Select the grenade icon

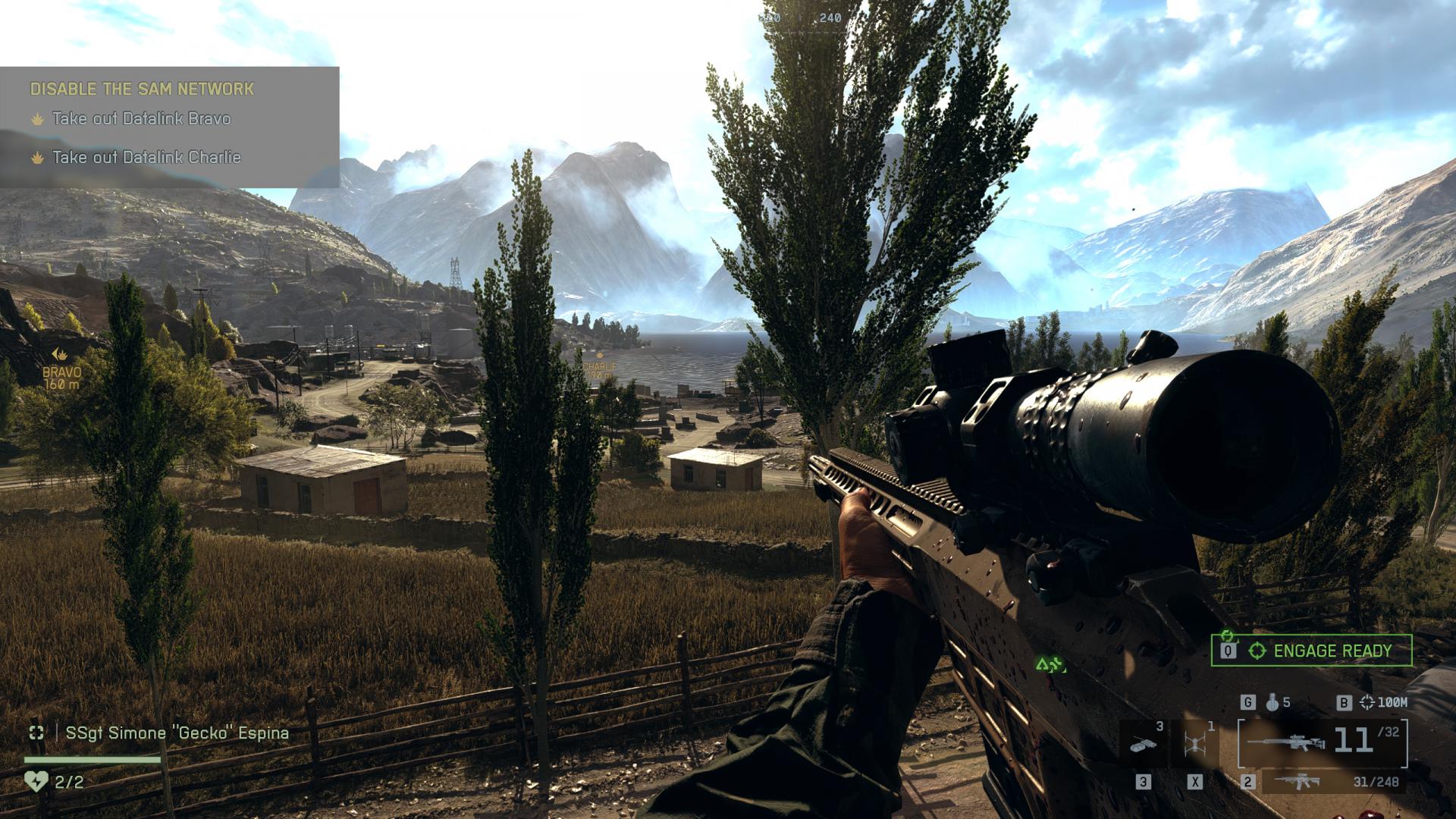click(x=1272, y=703)
